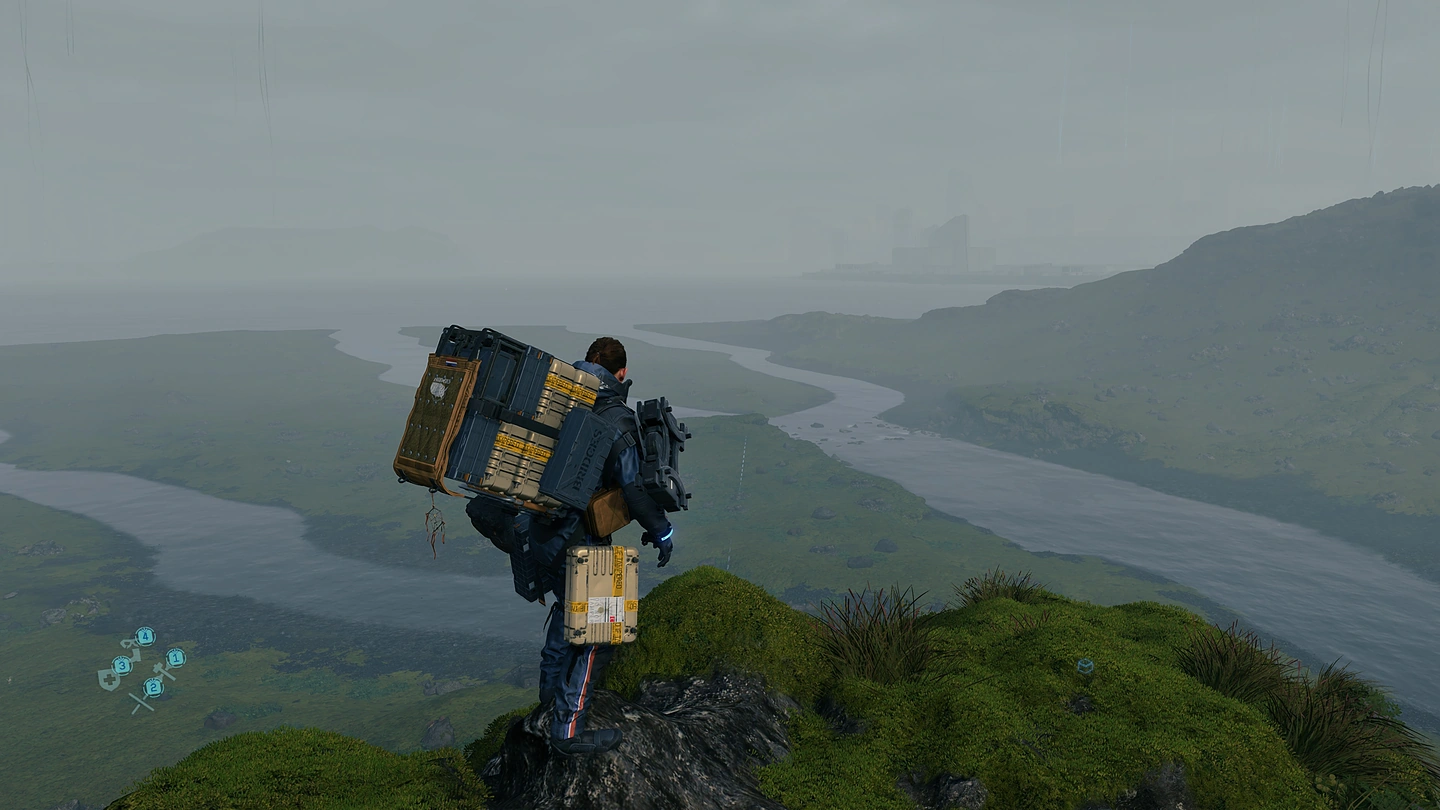Image resolution: width=1440 pixels, height=810 pixels.
Task: Select the crossed-lines tool icon
Action: (x=141, y=702)
